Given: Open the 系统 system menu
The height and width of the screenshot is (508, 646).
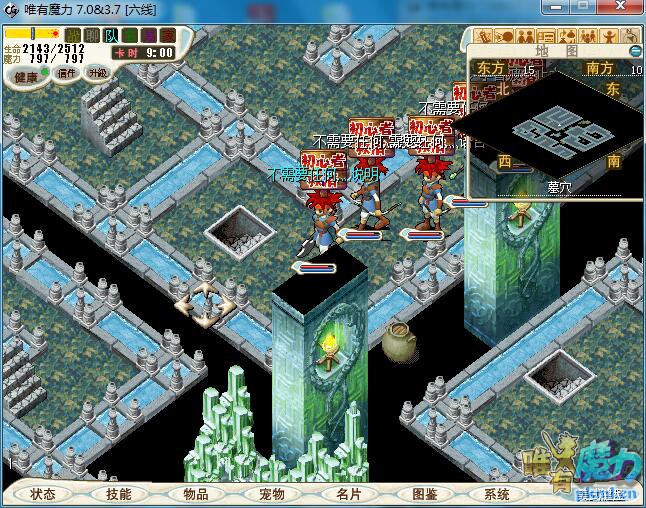Looking at the screenshot, I should click(x=497, y=494).
